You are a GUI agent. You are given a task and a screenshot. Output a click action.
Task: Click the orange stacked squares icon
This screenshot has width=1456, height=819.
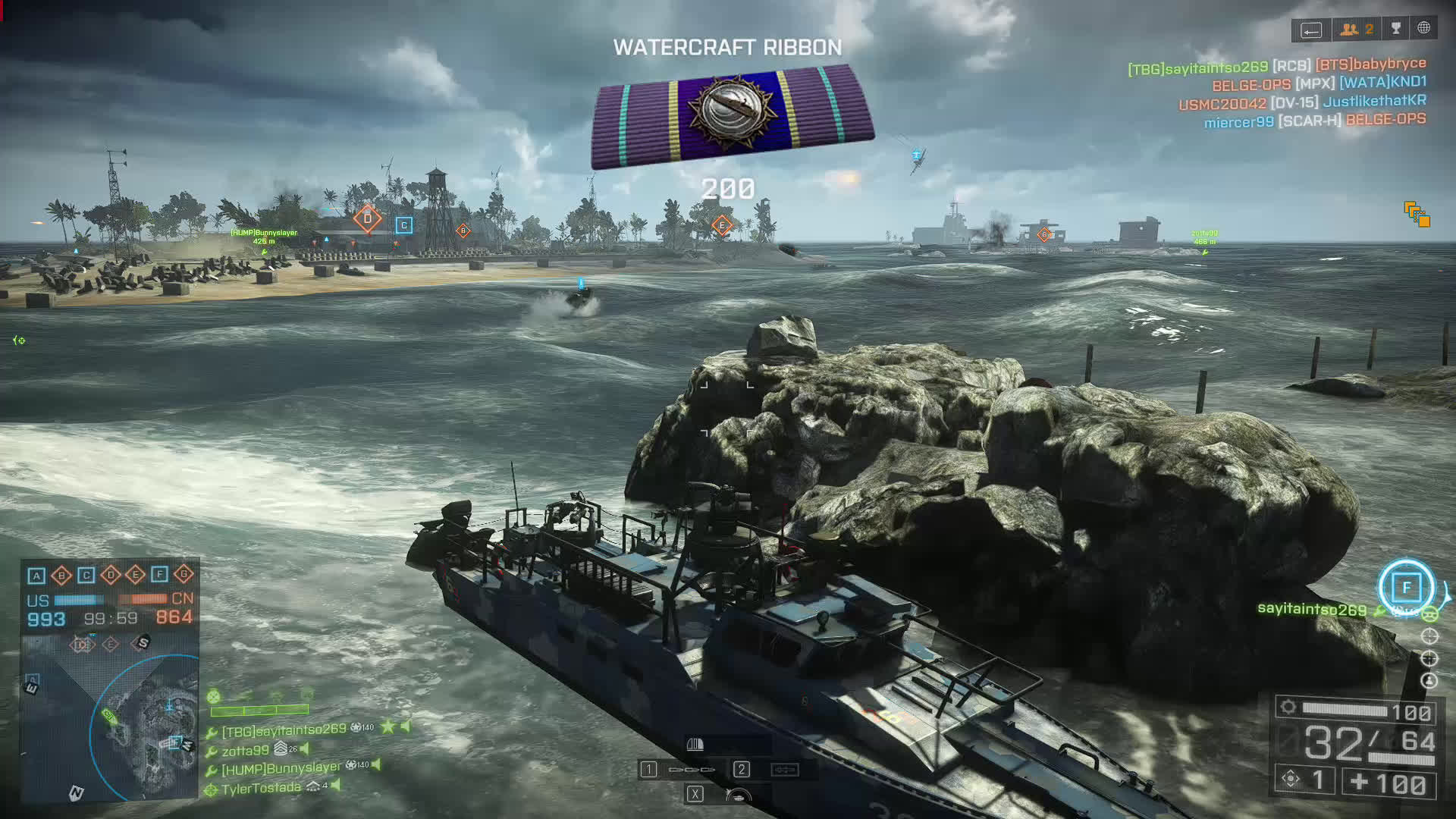pyautogui.click(x=1416, y=214)
